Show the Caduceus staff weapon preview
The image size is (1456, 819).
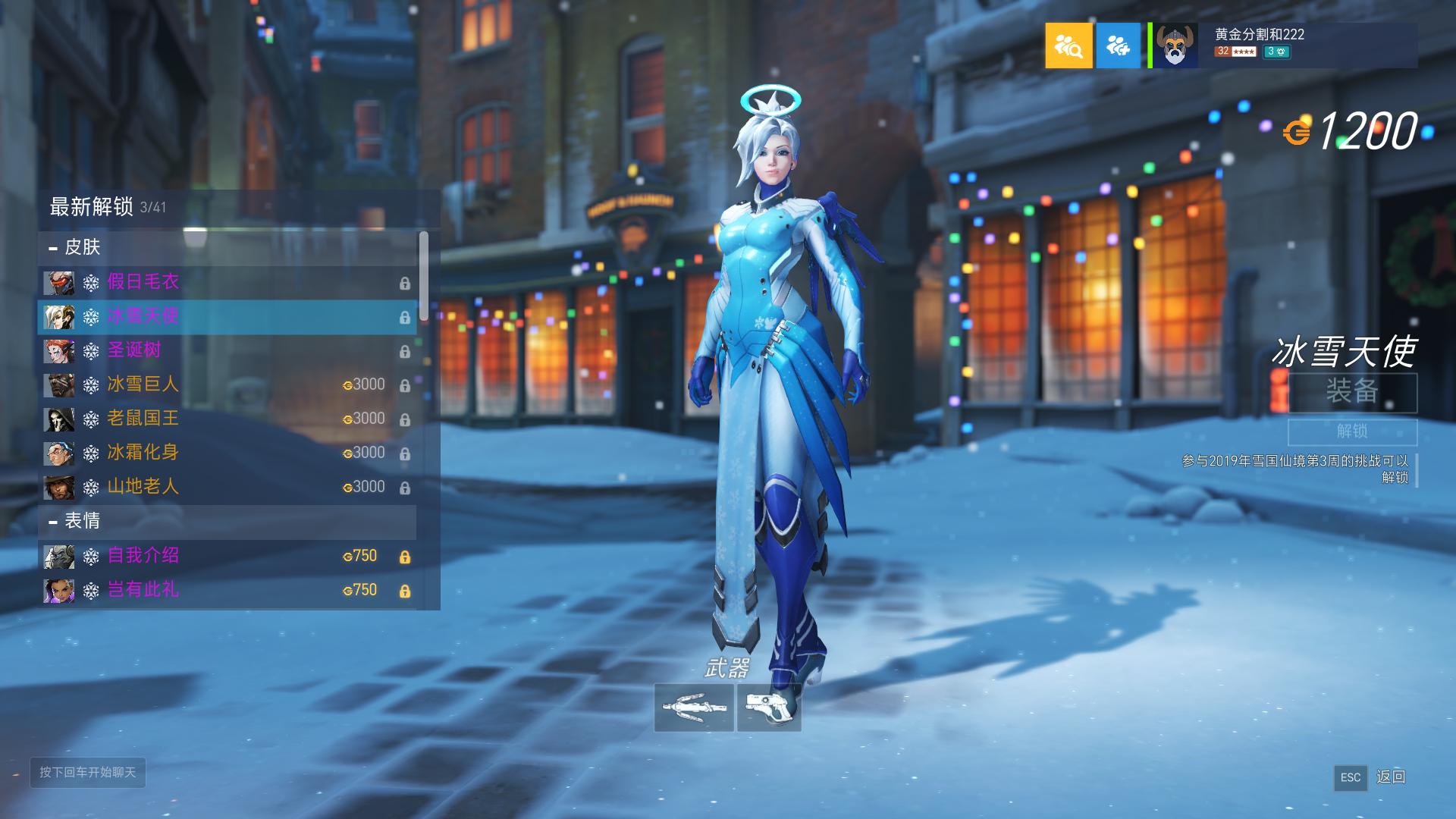pyautogui.click(x=694, y=708)
